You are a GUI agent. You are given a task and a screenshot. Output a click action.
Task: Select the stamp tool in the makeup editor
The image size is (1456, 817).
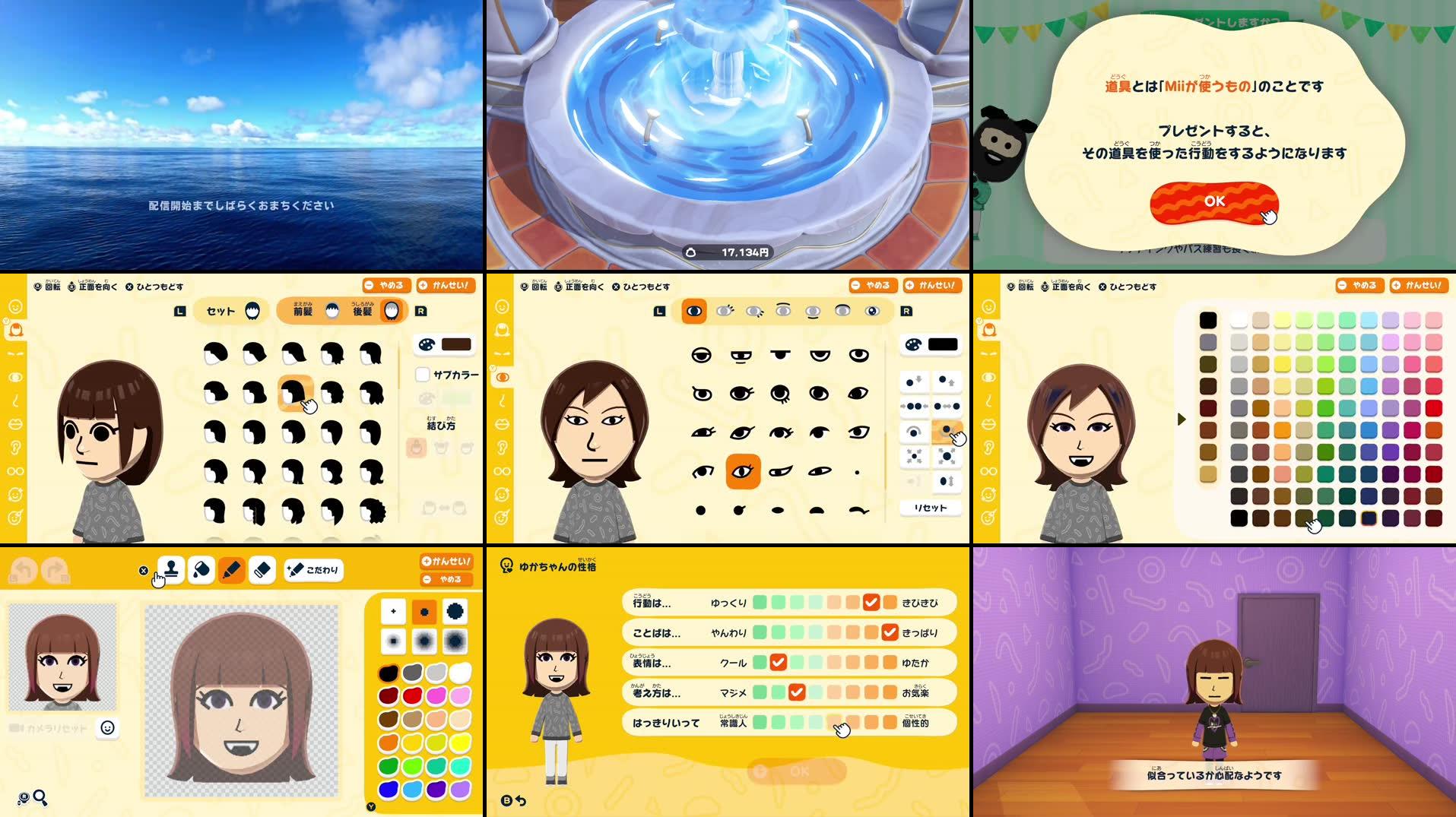coord(172,569)
